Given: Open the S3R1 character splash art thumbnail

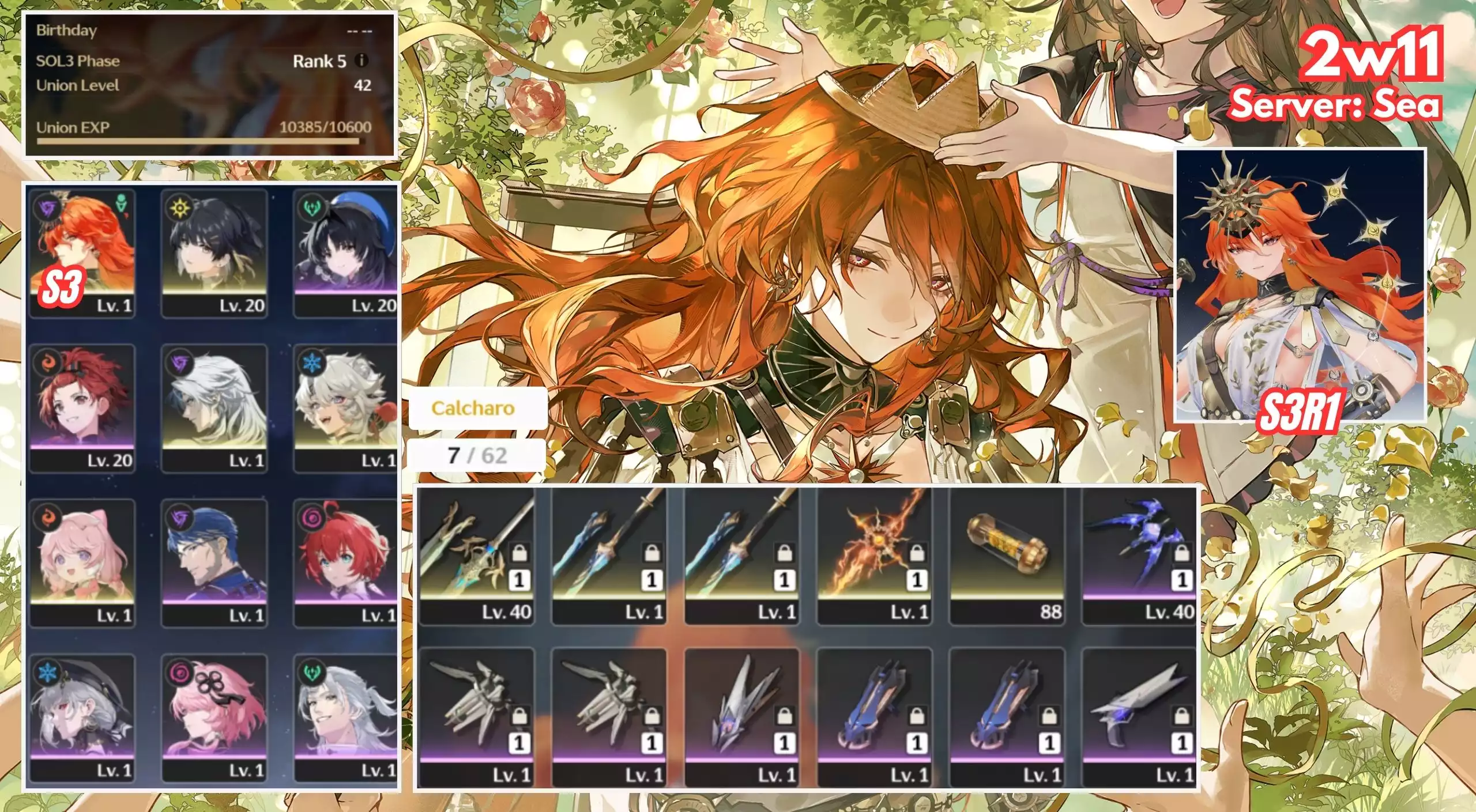Looking at the screenshot, I should [1300, 286].
